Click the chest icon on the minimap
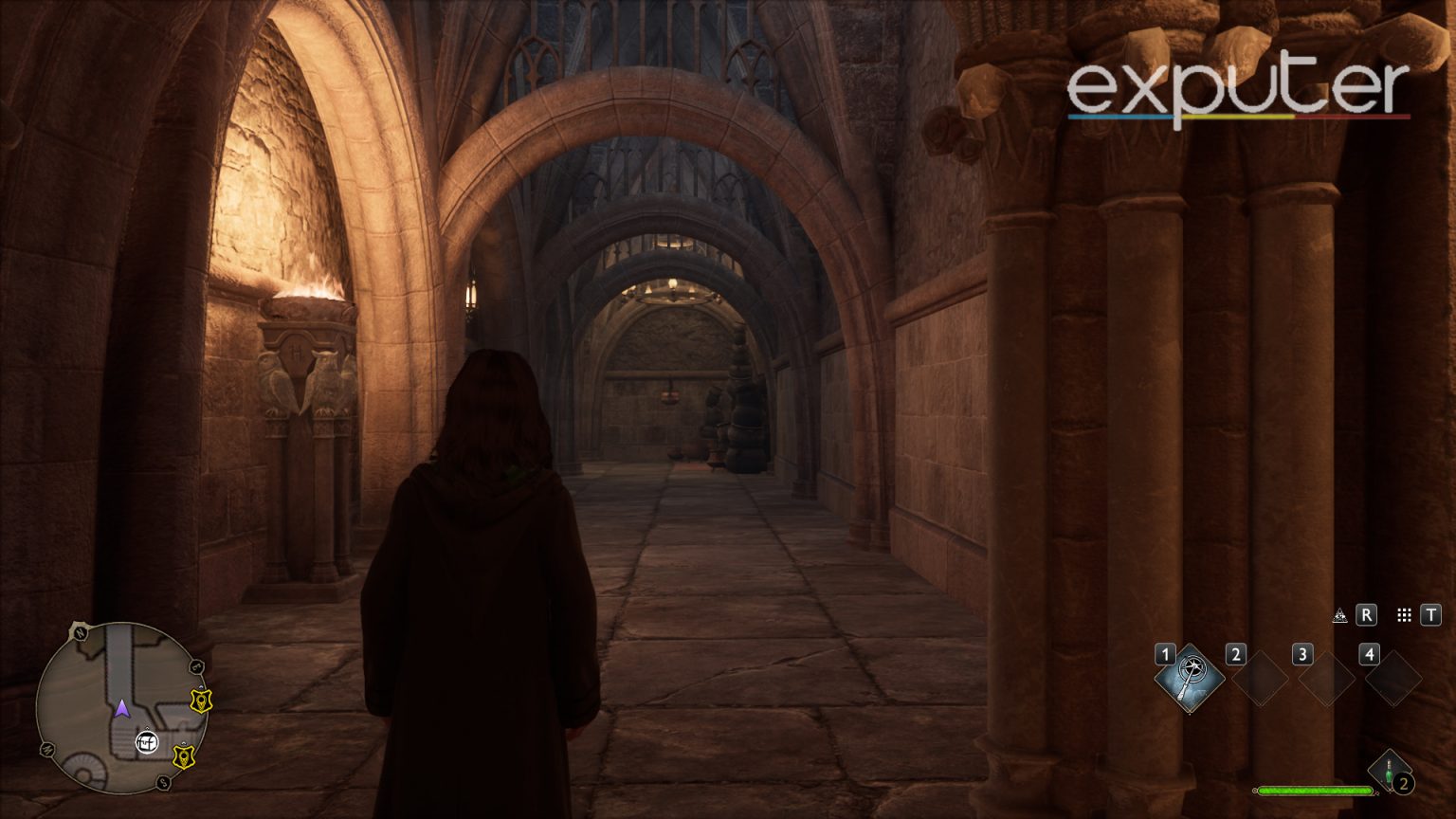This screenshot has height=819, width=1456. 147,740
